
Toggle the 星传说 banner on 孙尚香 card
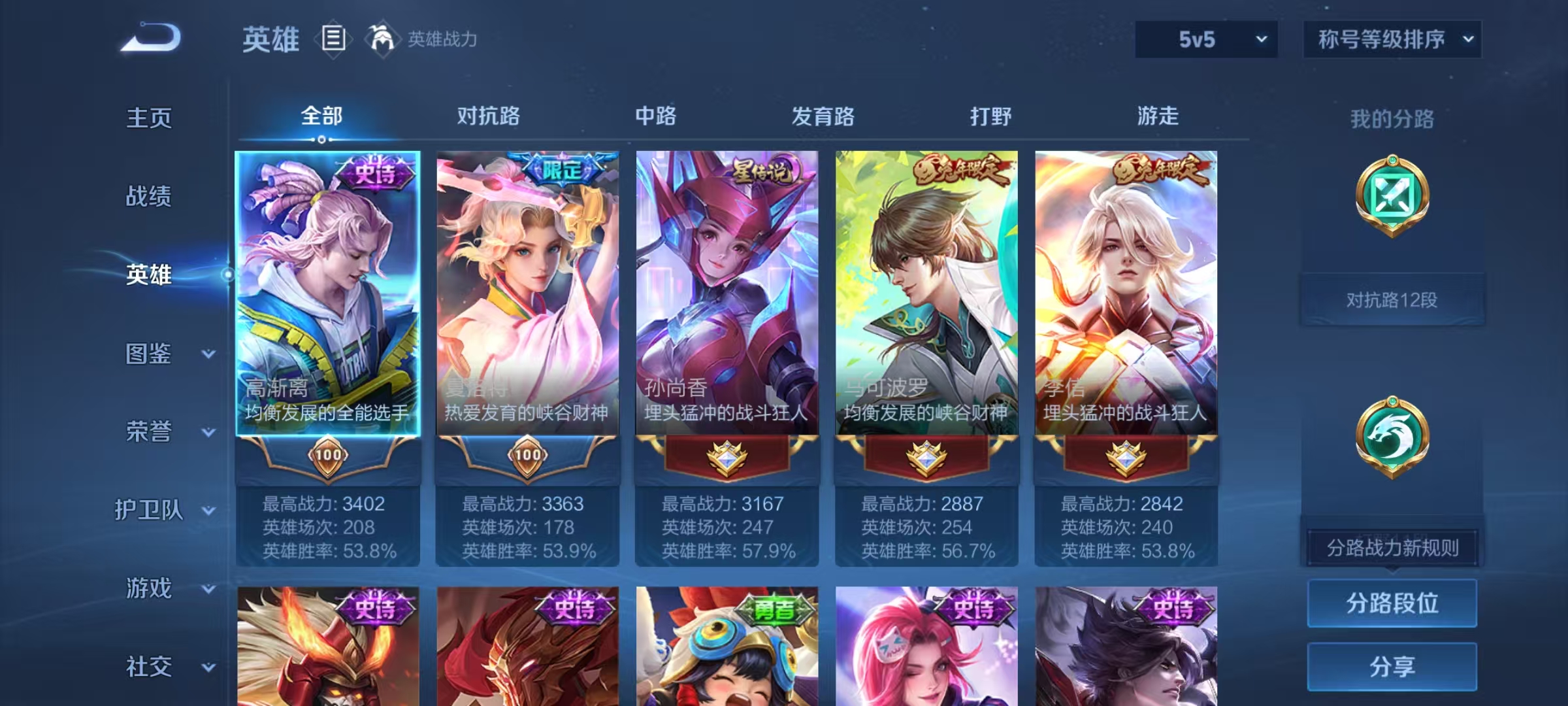[764, 169]
